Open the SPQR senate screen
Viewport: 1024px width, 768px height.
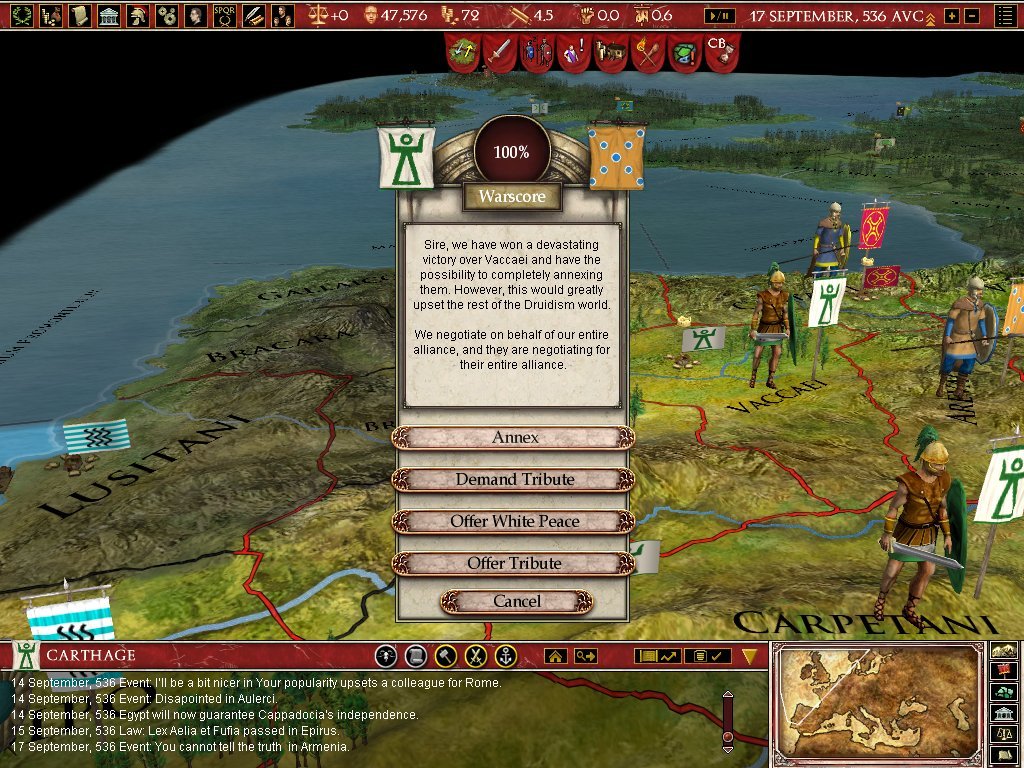[225, 15]
